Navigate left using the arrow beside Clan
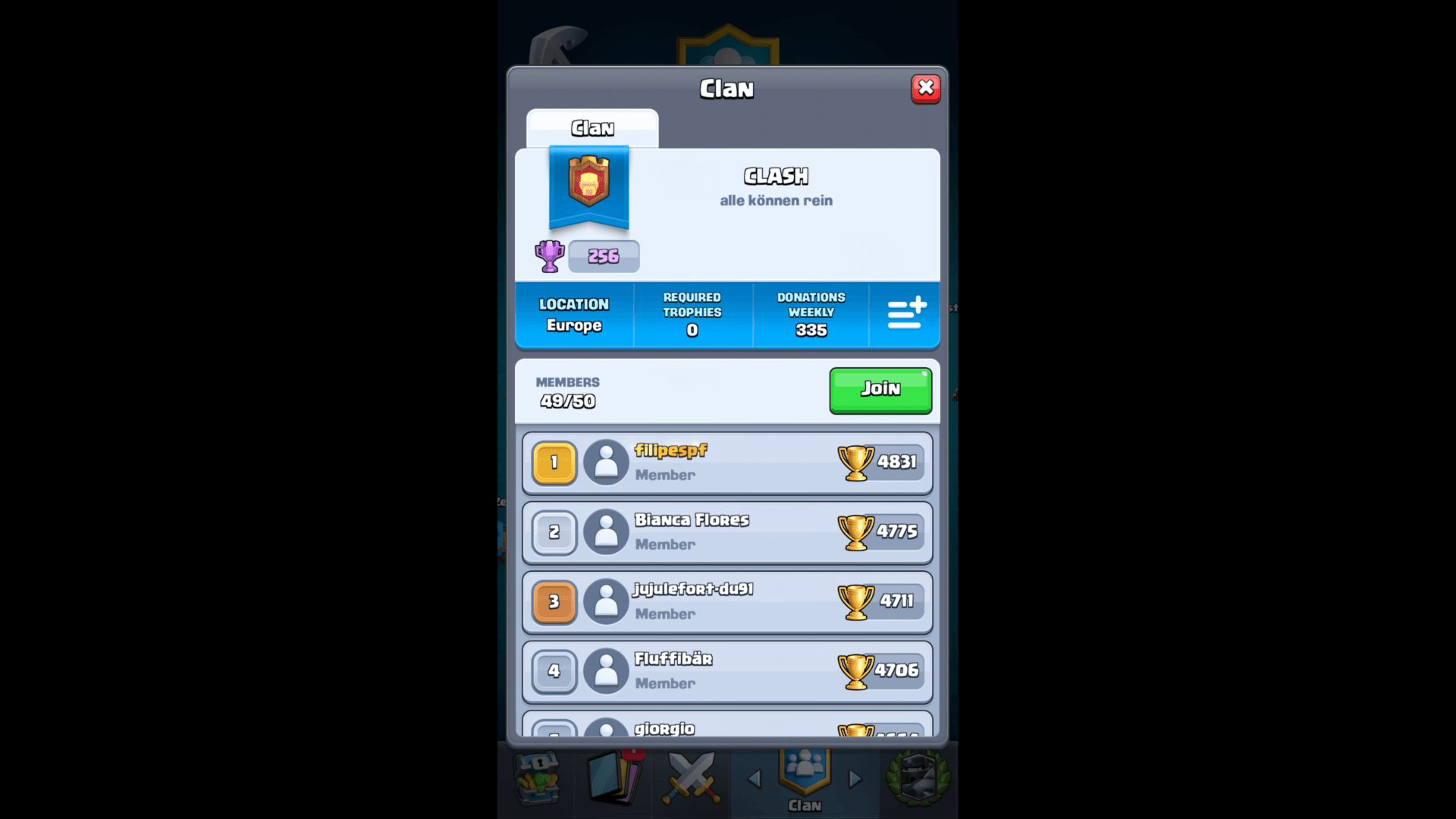This screenshot has height=819, width=1456. (753, 779)
